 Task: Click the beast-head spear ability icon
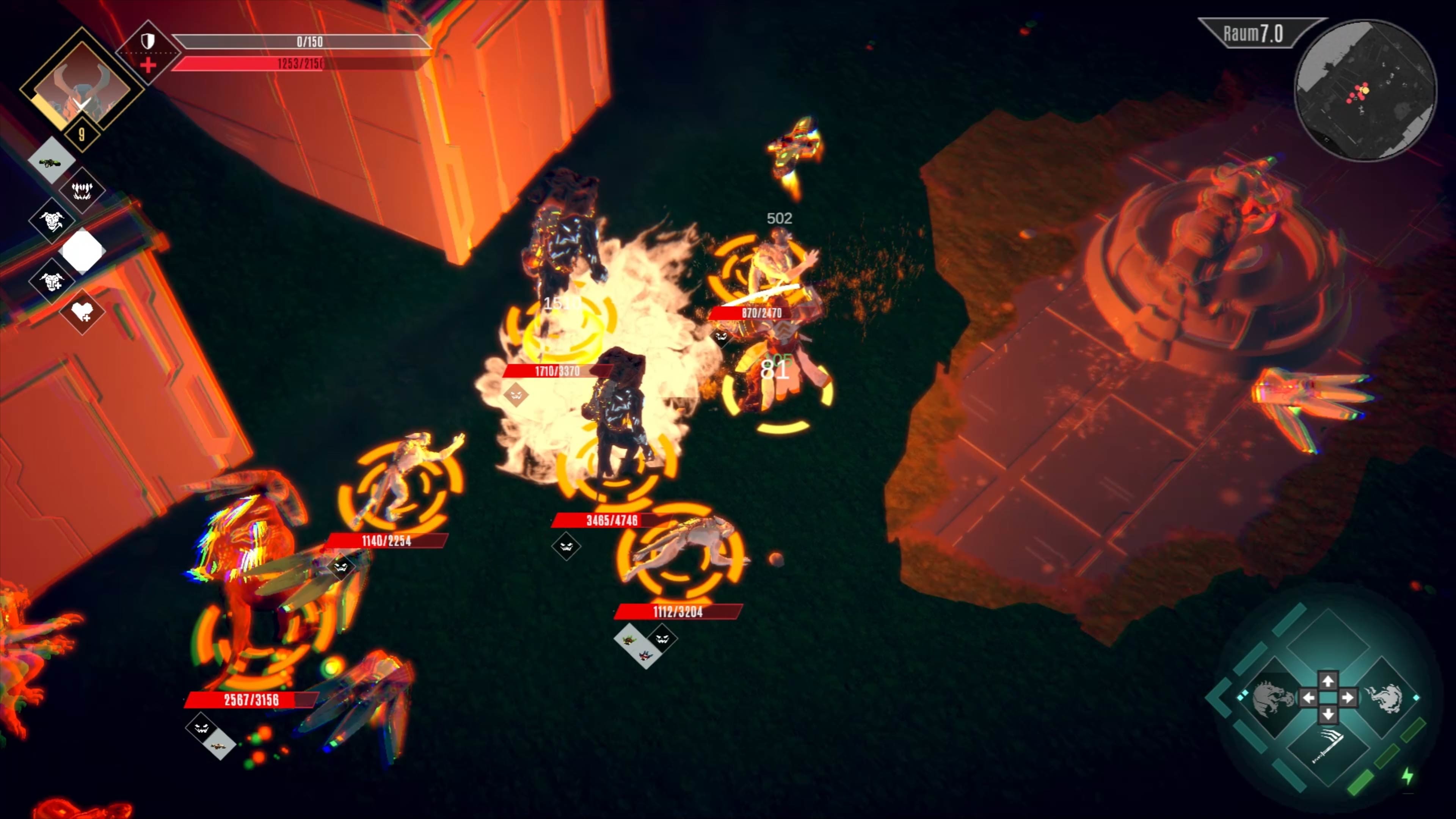(52, 221)
